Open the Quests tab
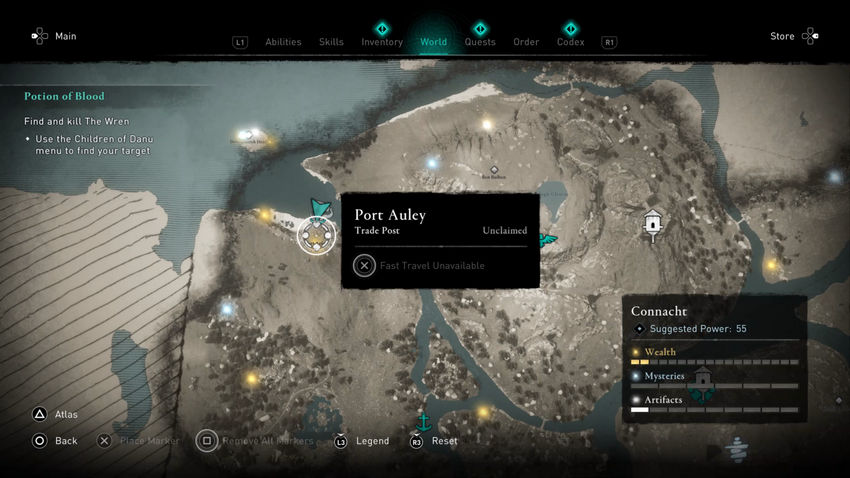The height and width of the screenshot is (478, 850). 480,42
